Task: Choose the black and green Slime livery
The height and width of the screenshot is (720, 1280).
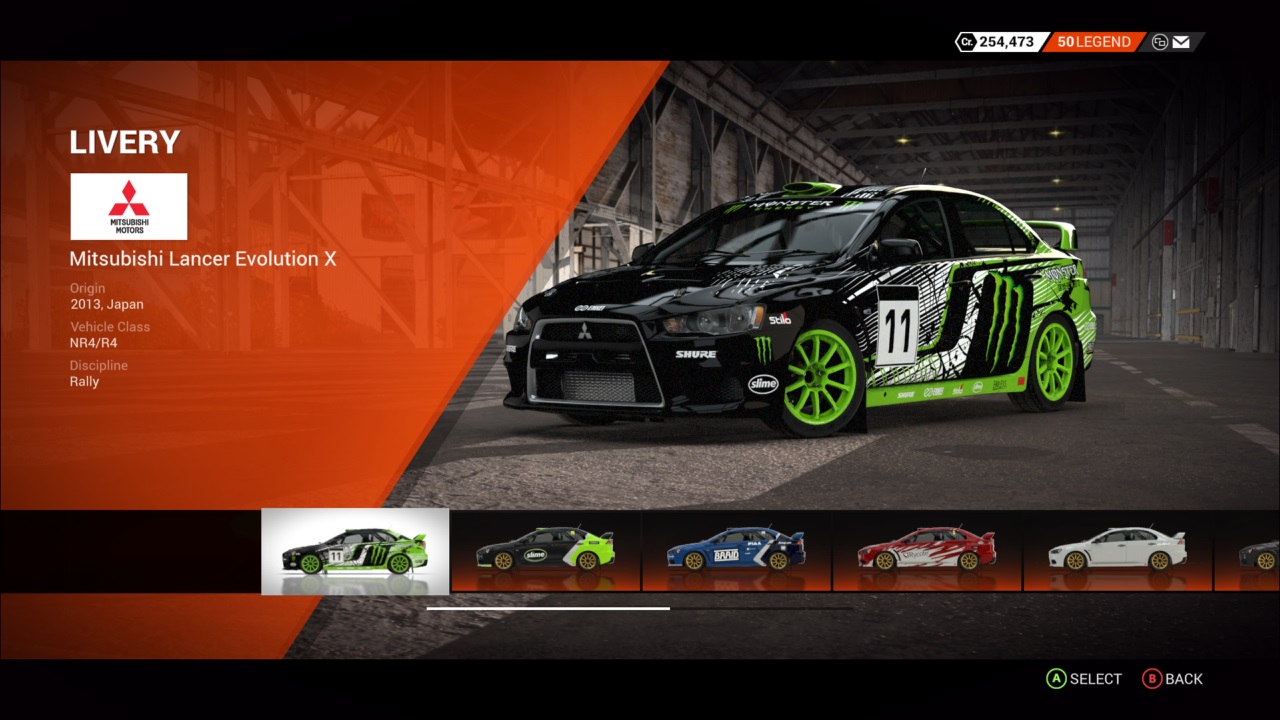Action: point(545,551)
